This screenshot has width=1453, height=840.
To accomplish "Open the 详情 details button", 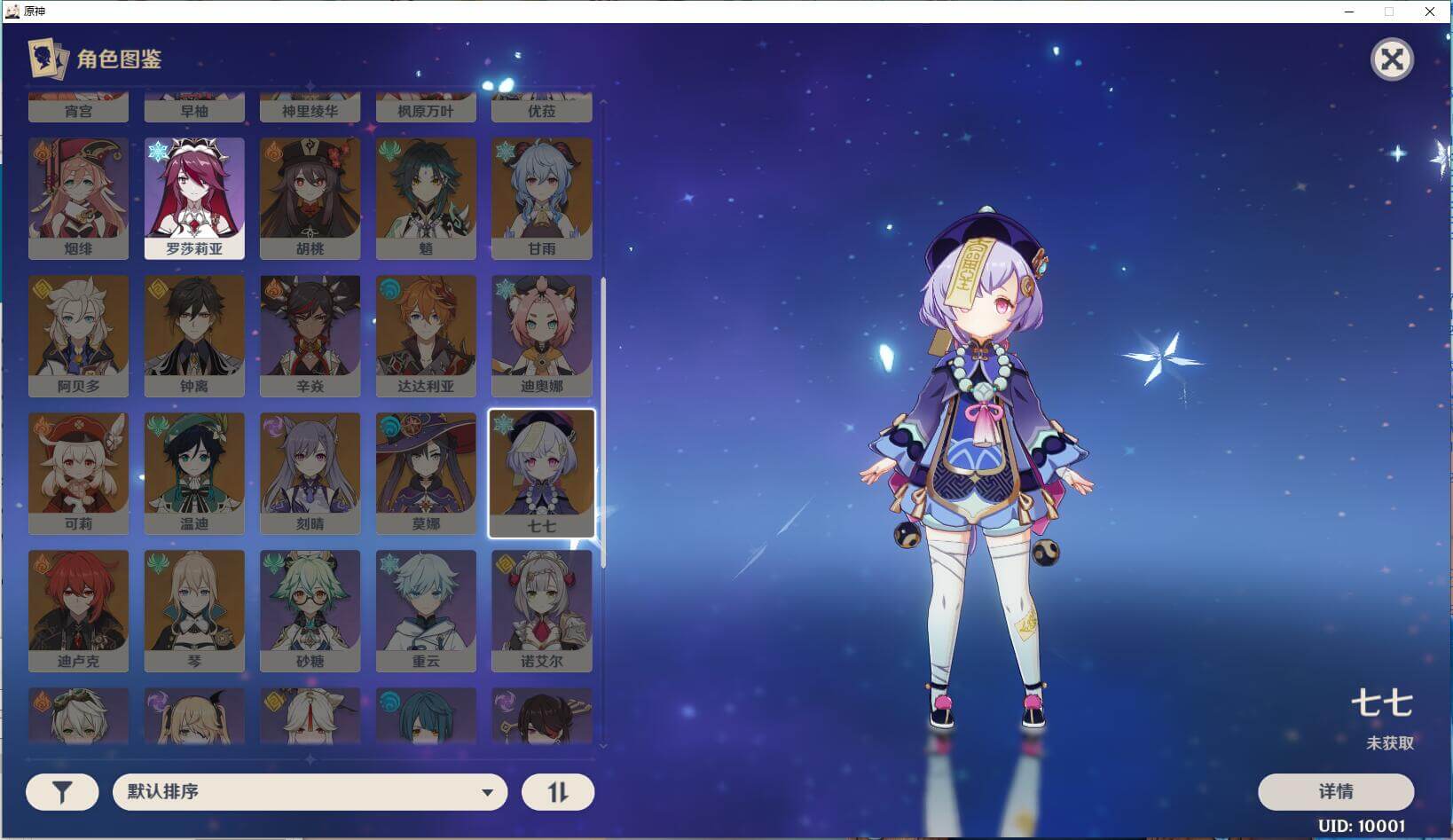I will [x=1335, y=791].
